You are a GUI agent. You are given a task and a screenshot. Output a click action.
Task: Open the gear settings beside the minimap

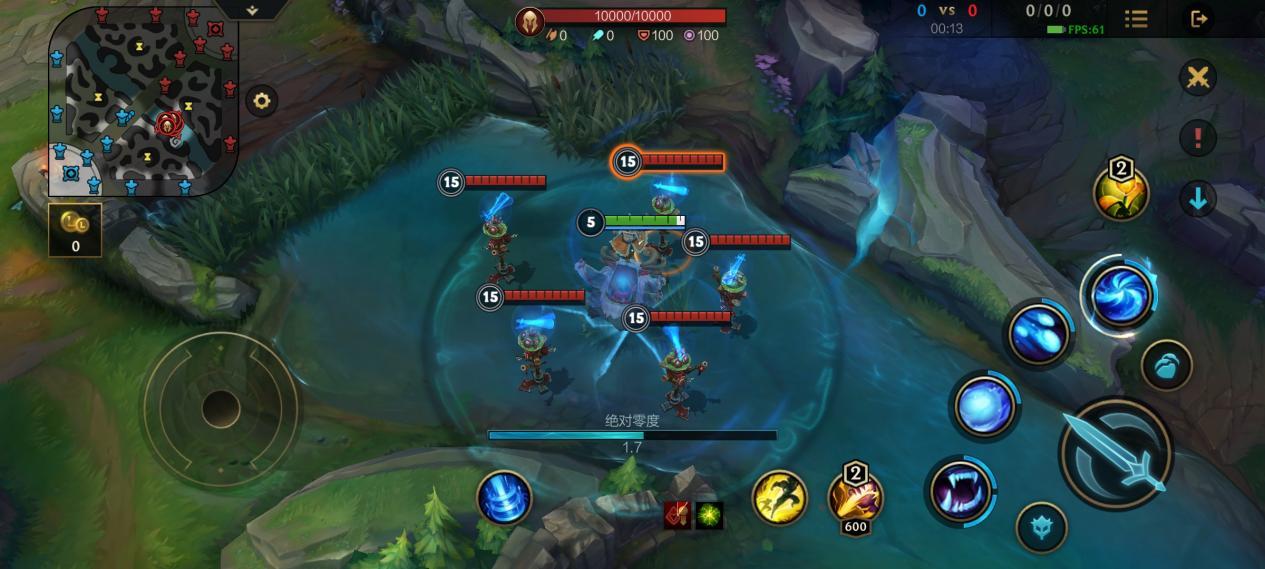[x=261, y=101]
